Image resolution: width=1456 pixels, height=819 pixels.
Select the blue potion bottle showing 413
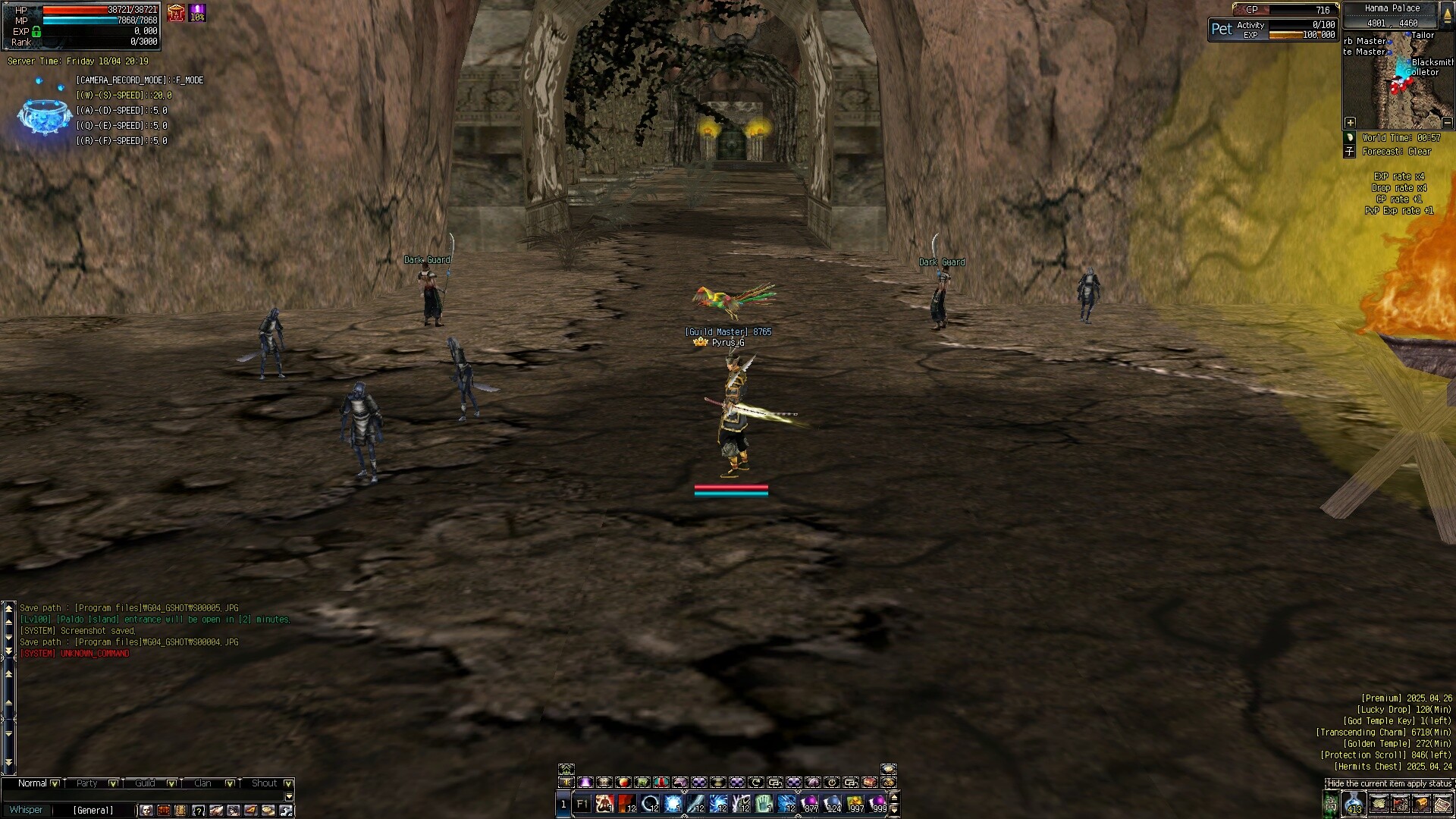[1353, 803]
